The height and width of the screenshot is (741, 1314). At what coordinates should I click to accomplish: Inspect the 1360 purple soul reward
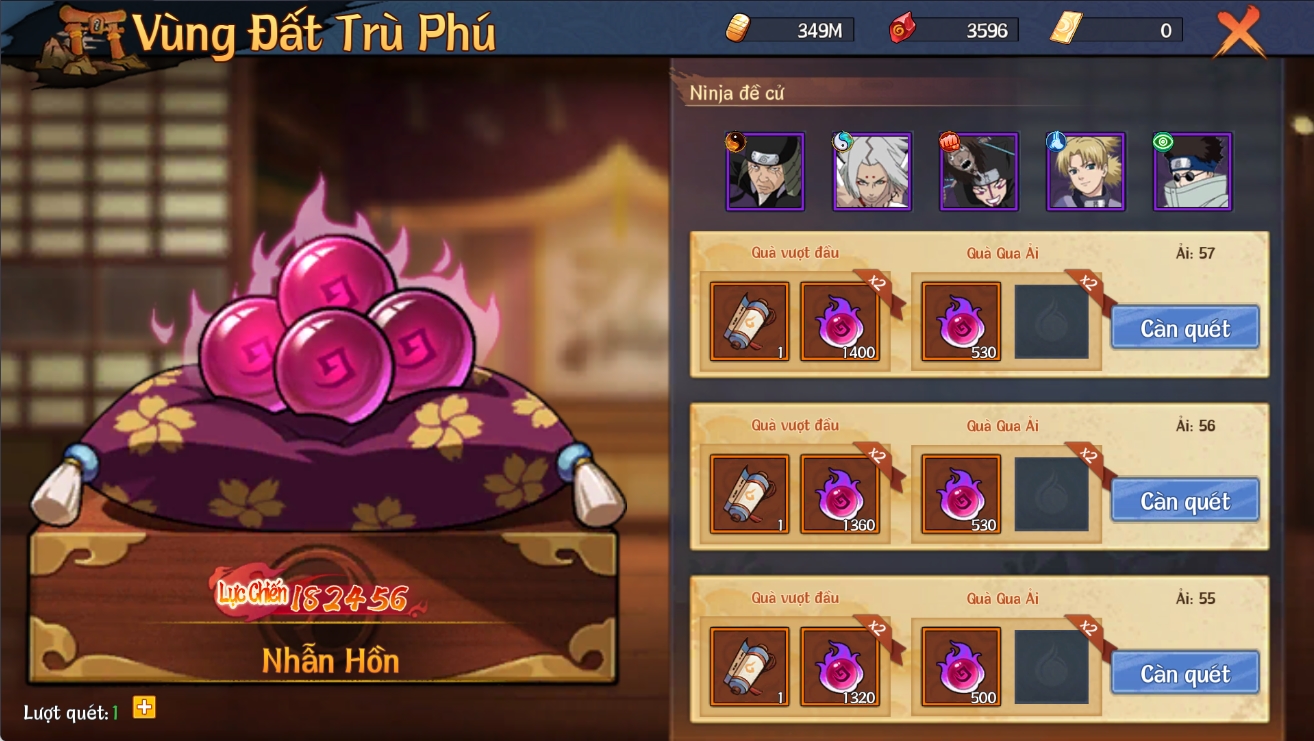pos(840,494)
